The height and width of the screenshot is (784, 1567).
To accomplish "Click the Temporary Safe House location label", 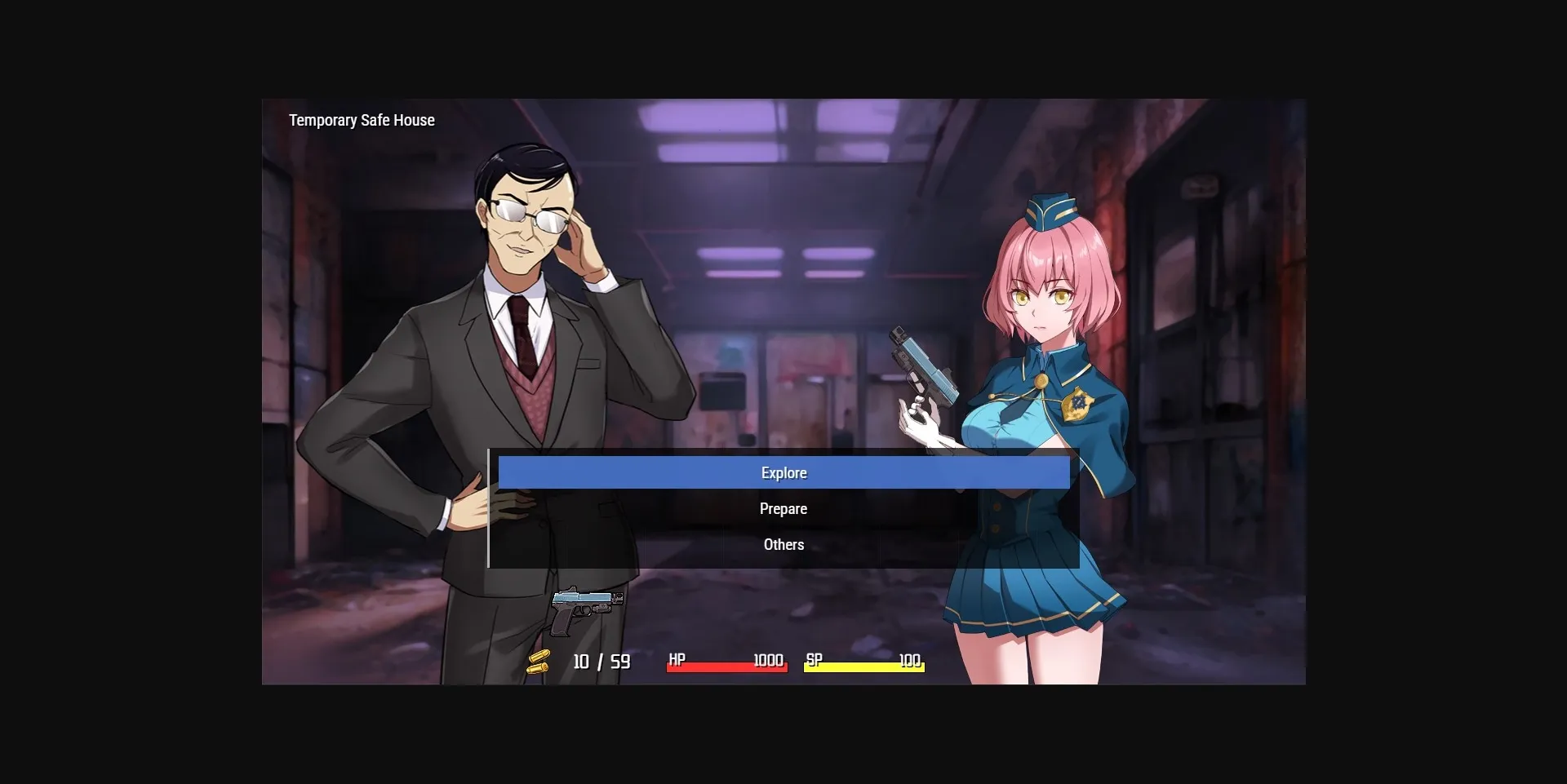I will coord(362,120).
